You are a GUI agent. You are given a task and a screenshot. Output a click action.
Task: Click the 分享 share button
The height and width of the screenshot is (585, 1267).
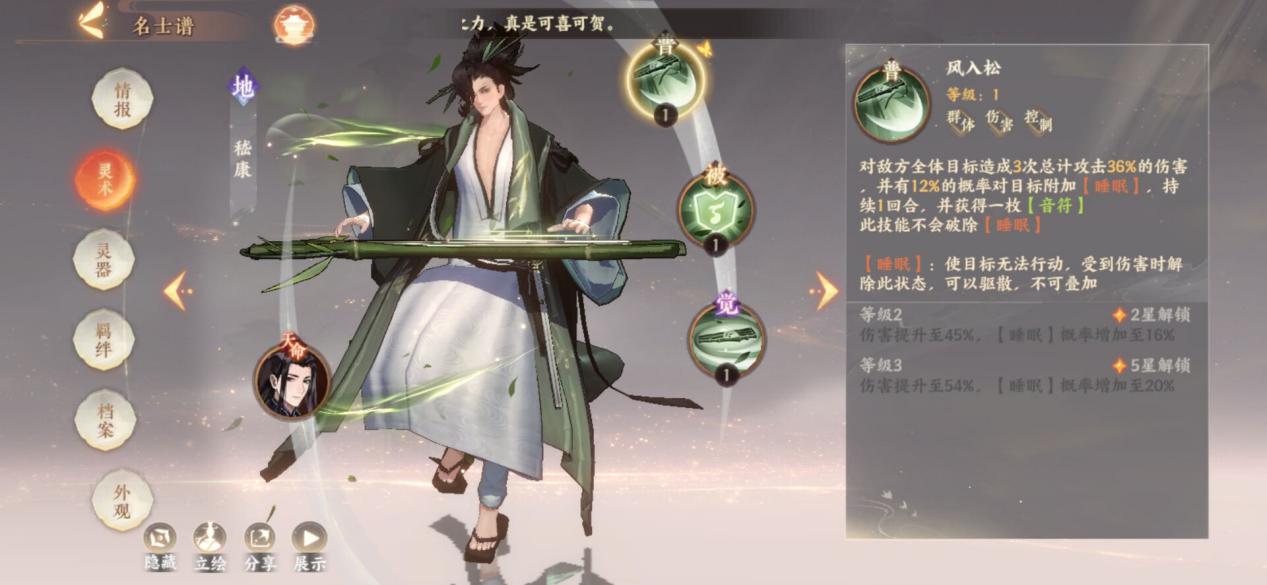(x=260, y=547)
